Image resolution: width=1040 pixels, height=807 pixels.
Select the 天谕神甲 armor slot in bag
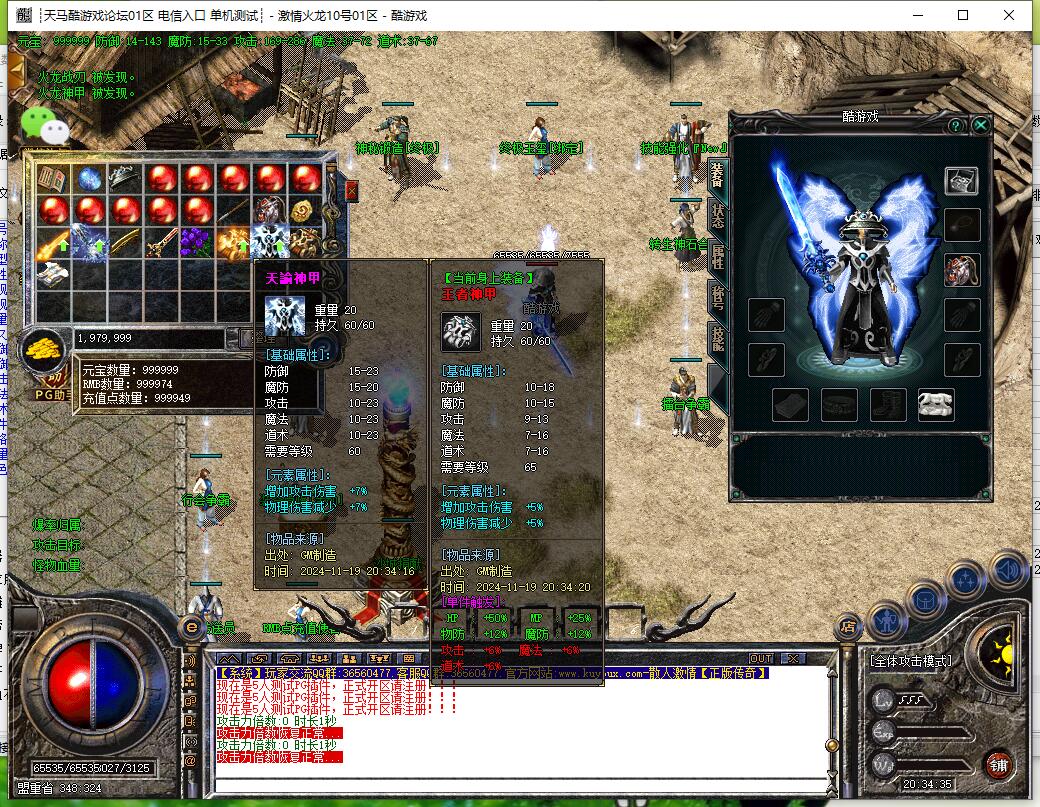tap(270, 242)
